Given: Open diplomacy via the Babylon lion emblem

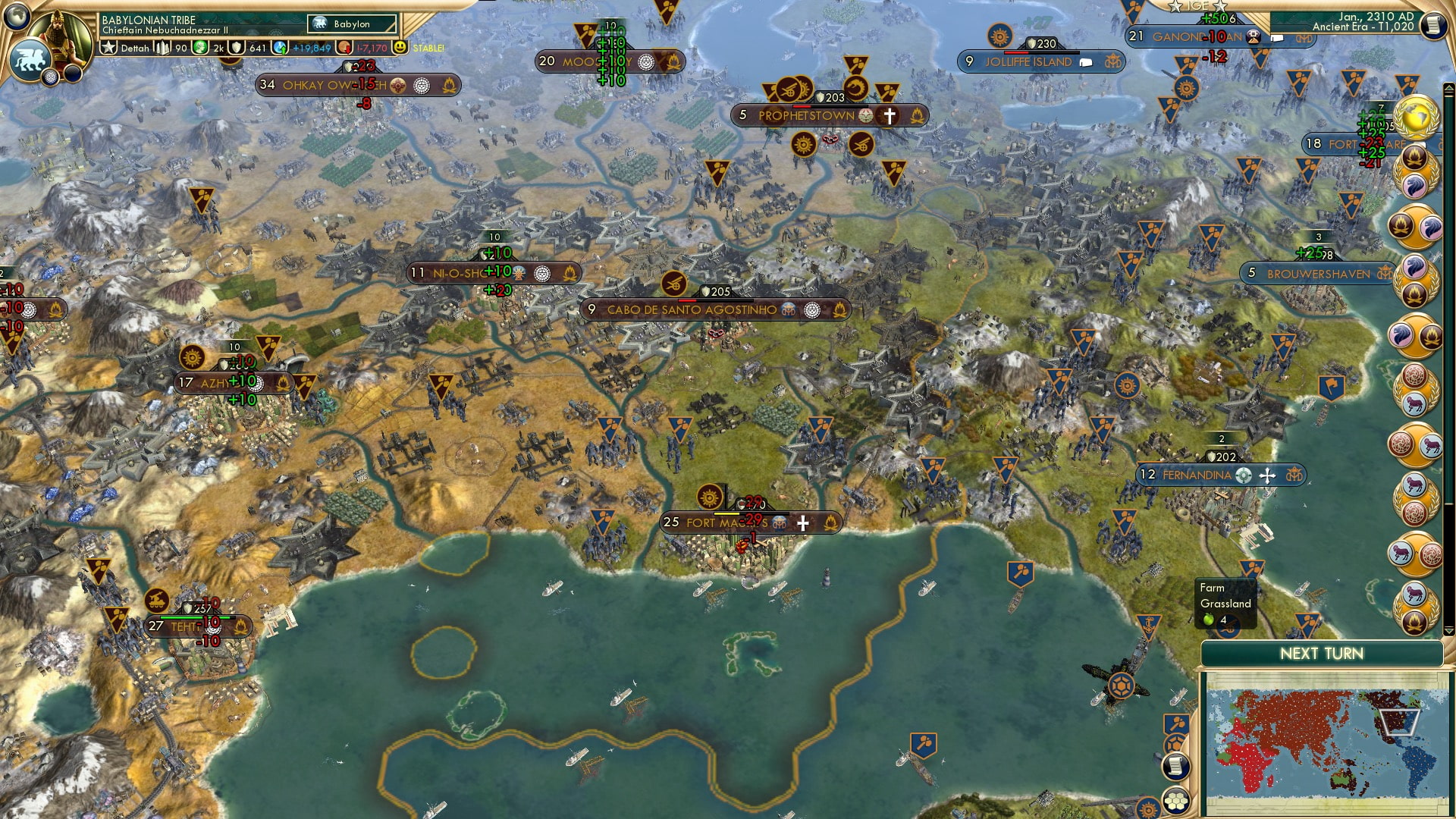Looking at the screenshot, I should (x=30, y=58).
